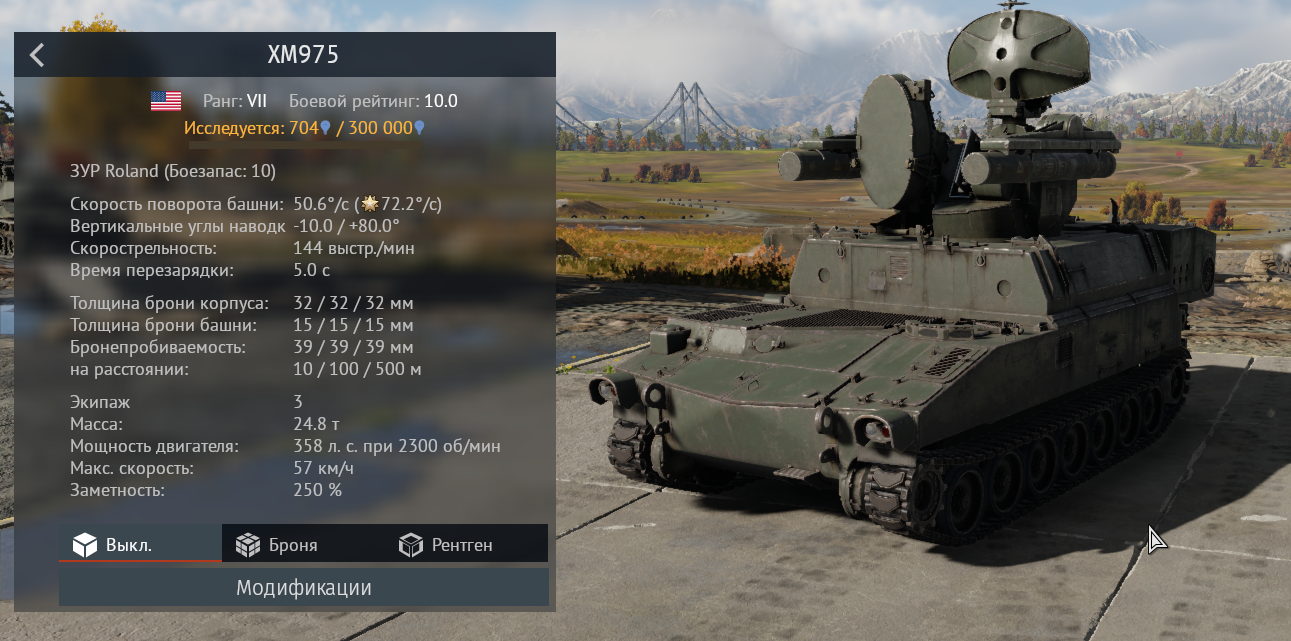The width and height of the screenshot is (1291, 641).
Task: Go back with the arrow beside XM975
Action: click(x=37, y=55)
